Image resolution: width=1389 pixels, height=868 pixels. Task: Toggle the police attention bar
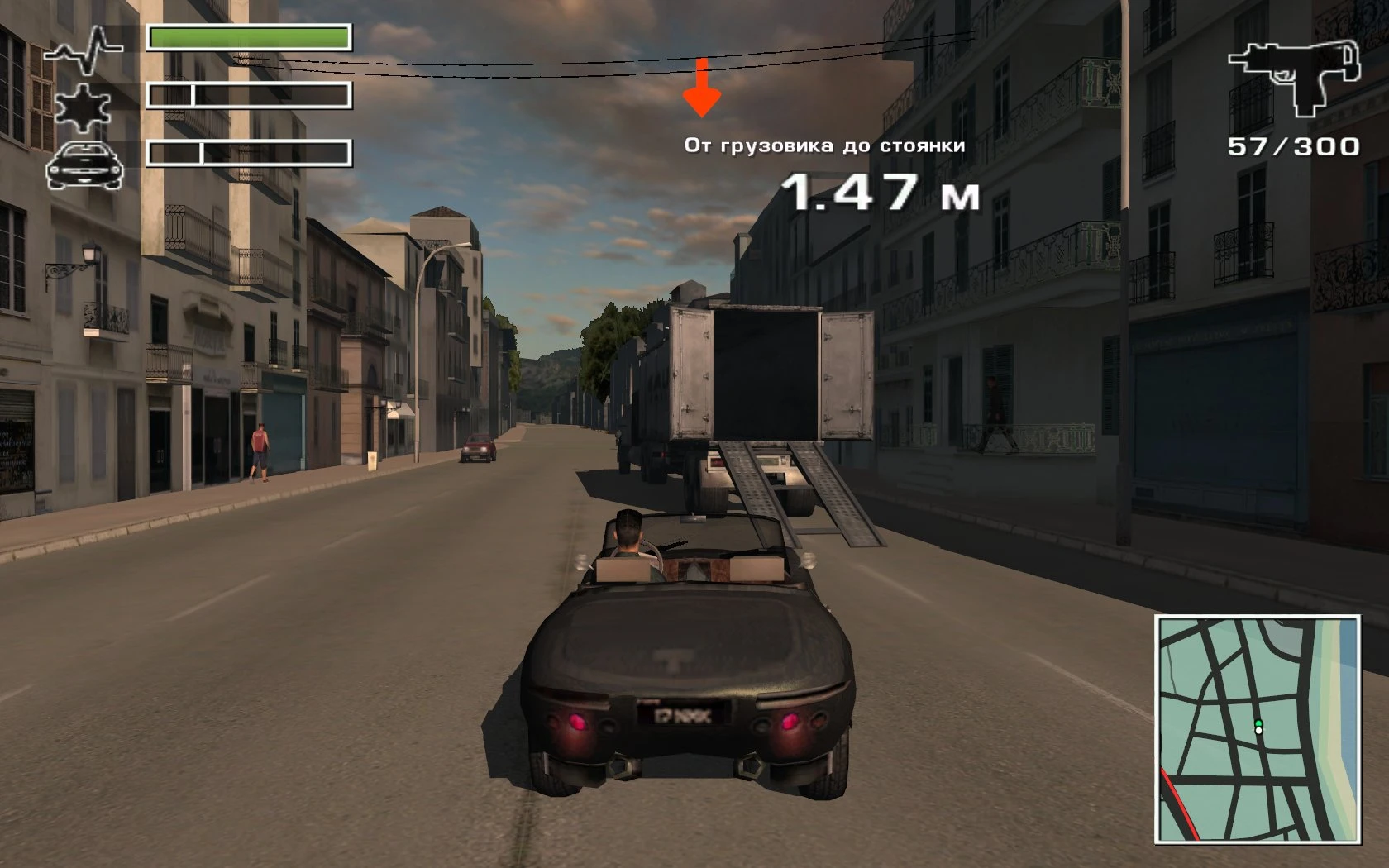click(x=248, y=95)
